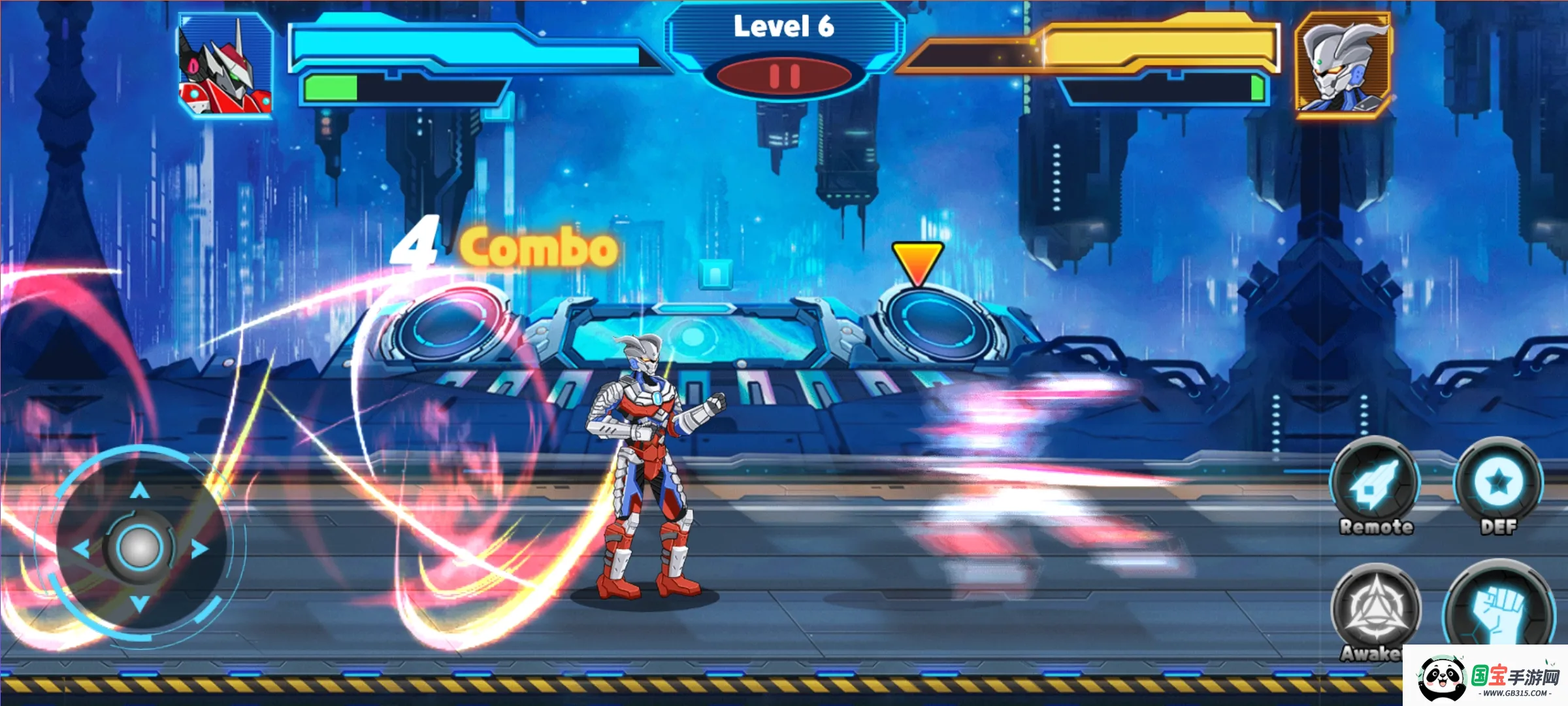Tap the joystick's down arrow
The image size is (1568, 706).
tap(140, 604)
